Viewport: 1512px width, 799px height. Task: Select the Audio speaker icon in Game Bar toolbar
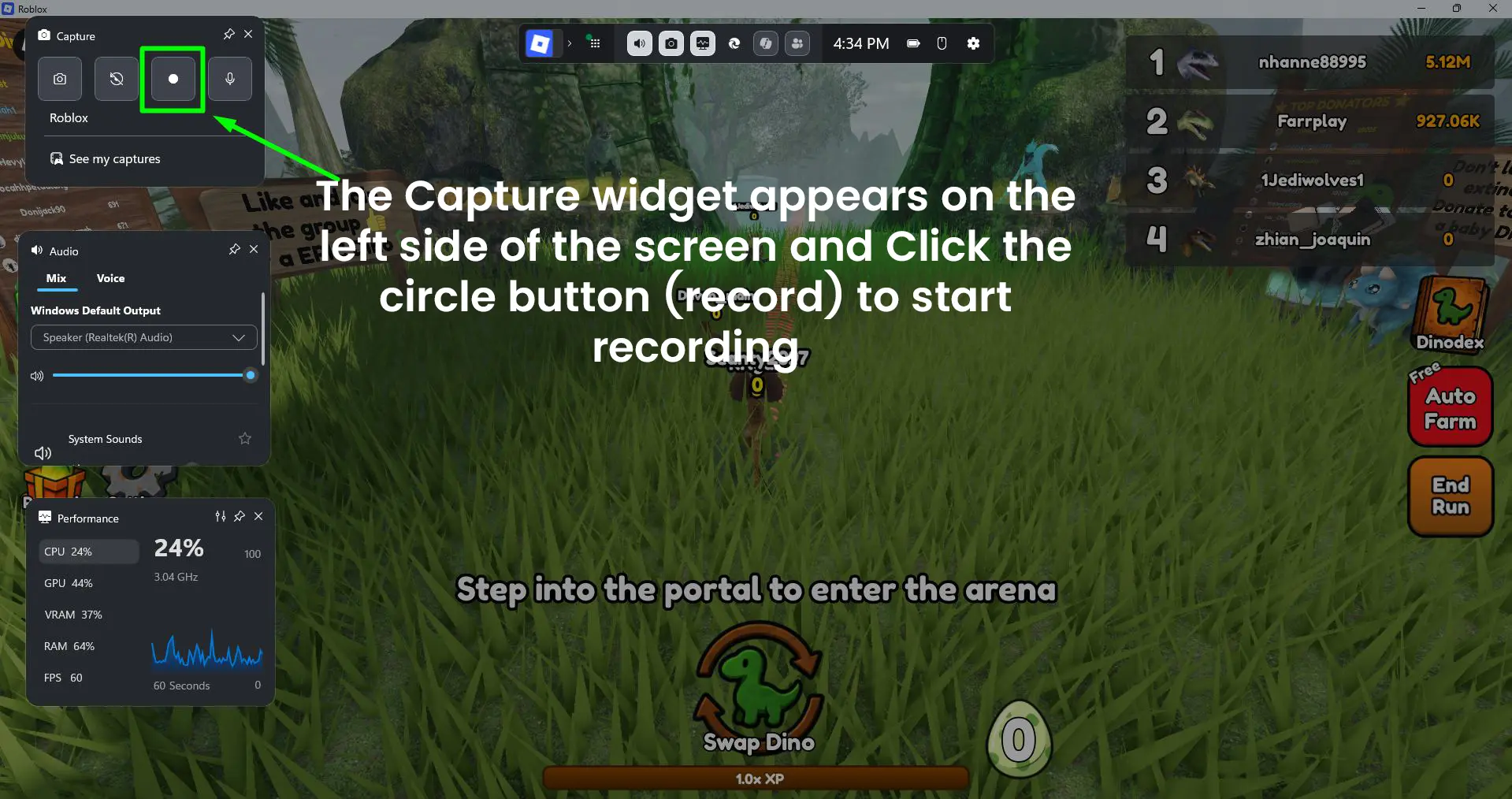click(x=639, y=43)
